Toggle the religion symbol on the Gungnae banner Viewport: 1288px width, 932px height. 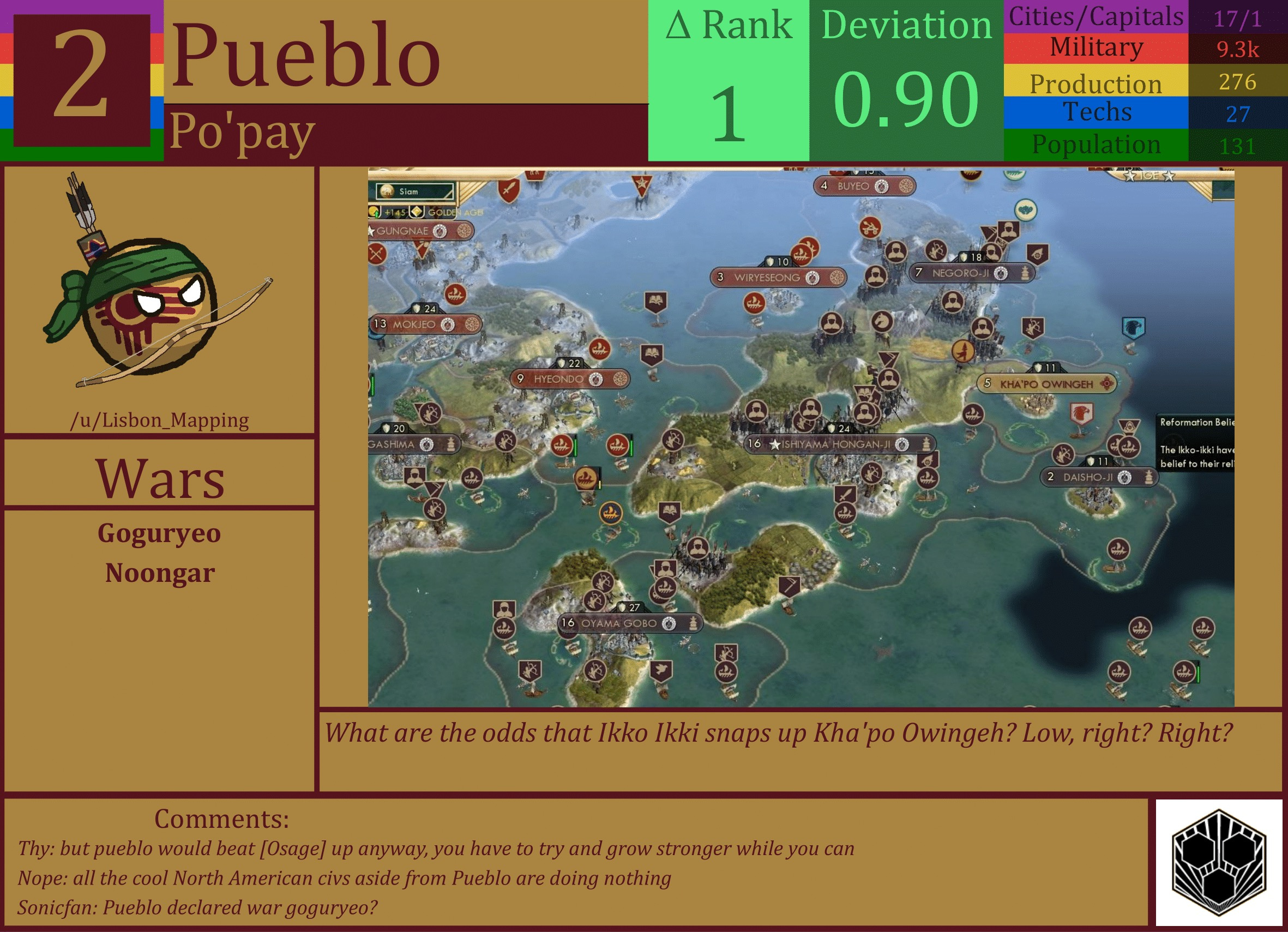pyautogui.click(x=440, y=232)
